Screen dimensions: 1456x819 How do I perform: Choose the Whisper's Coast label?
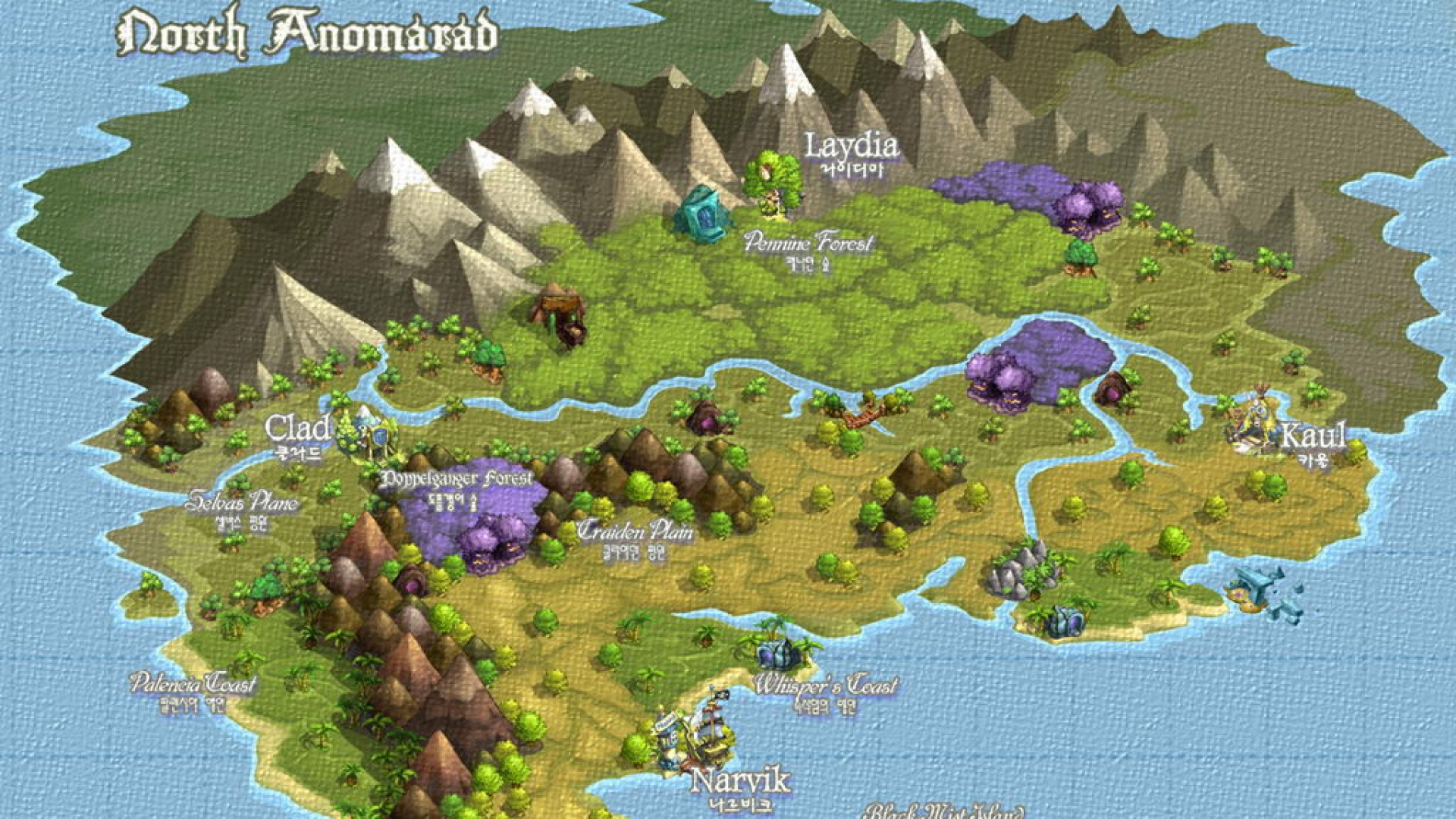(825, 685)
